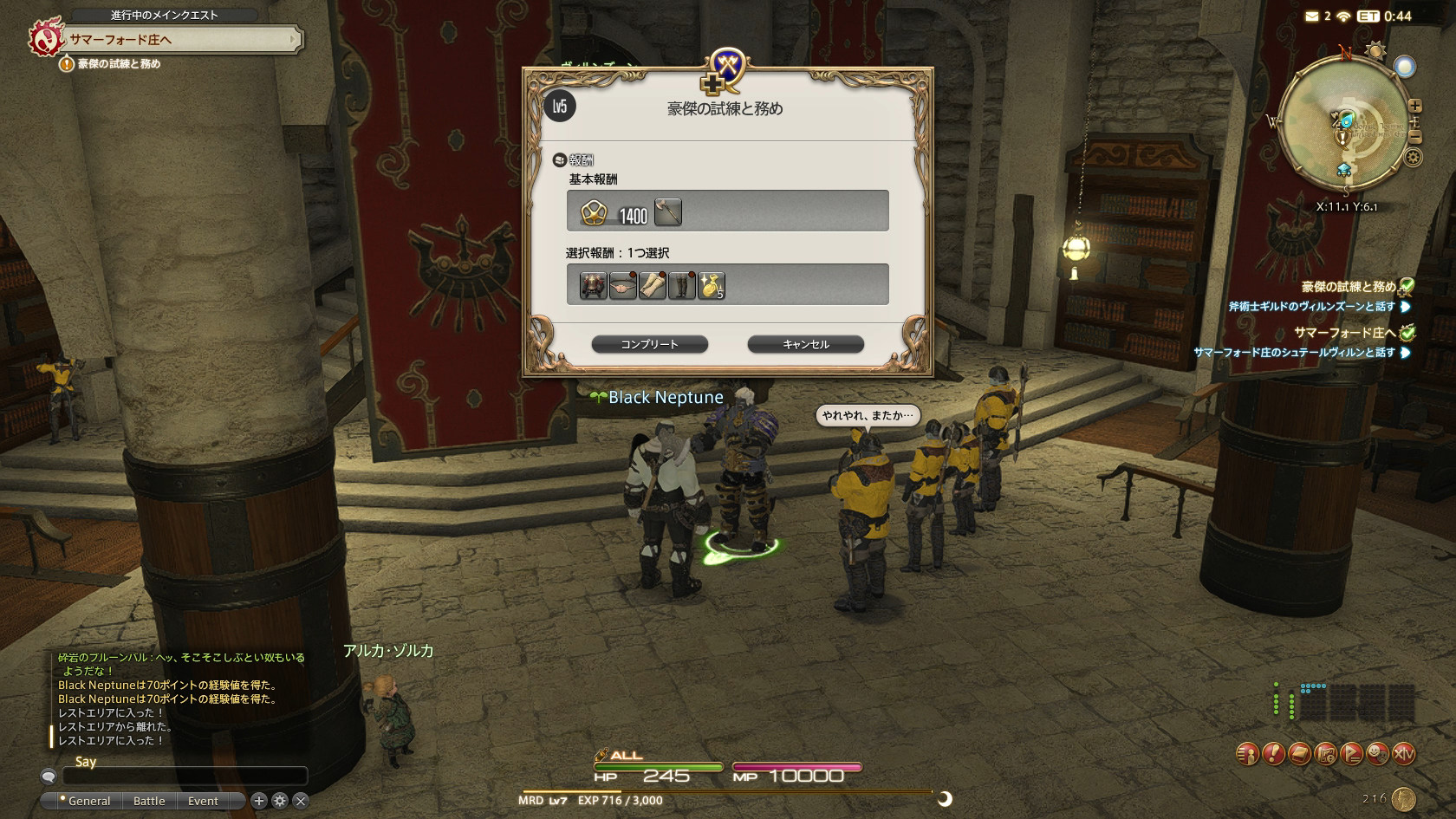Inspect the axe in the basic rewards
The height and width of the screenshot is (819, 1456).
pos(667,212)
